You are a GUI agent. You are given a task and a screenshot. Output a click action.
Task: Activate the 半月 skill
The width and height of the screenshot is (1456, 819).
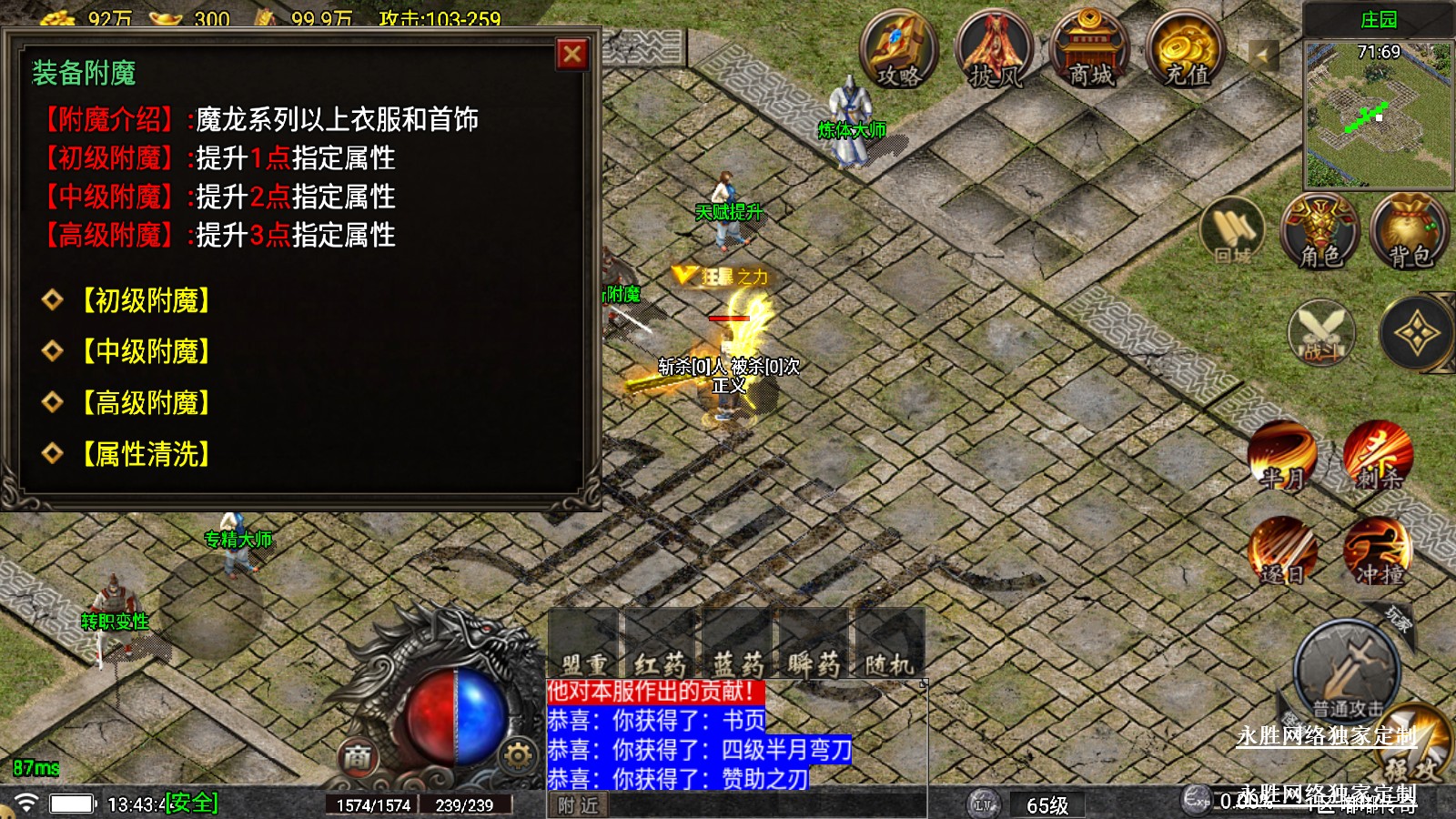[x=1282, y=455]
